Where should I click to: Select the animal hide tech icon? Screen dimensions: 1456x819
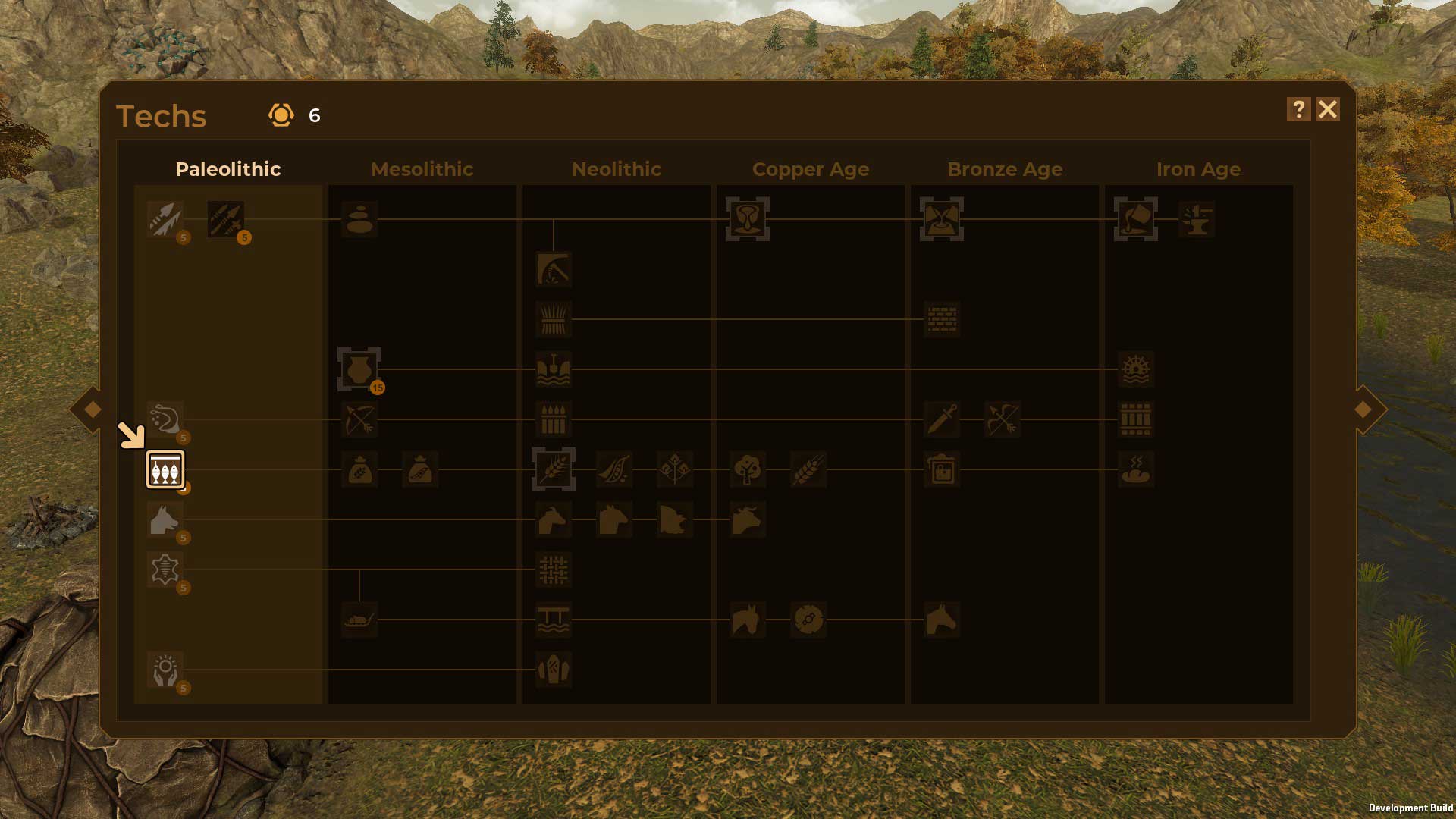point(165,570)
